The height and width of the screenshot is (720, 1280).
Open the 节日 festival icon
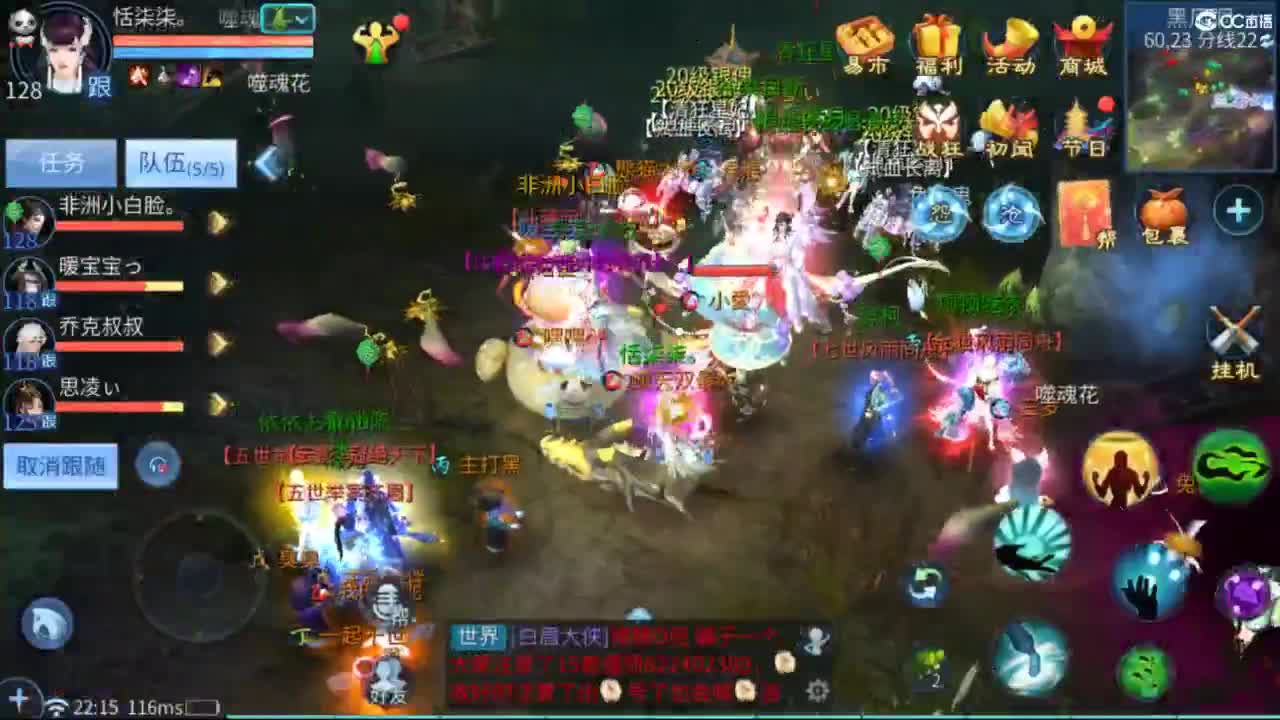click(x=1082, y=125)
